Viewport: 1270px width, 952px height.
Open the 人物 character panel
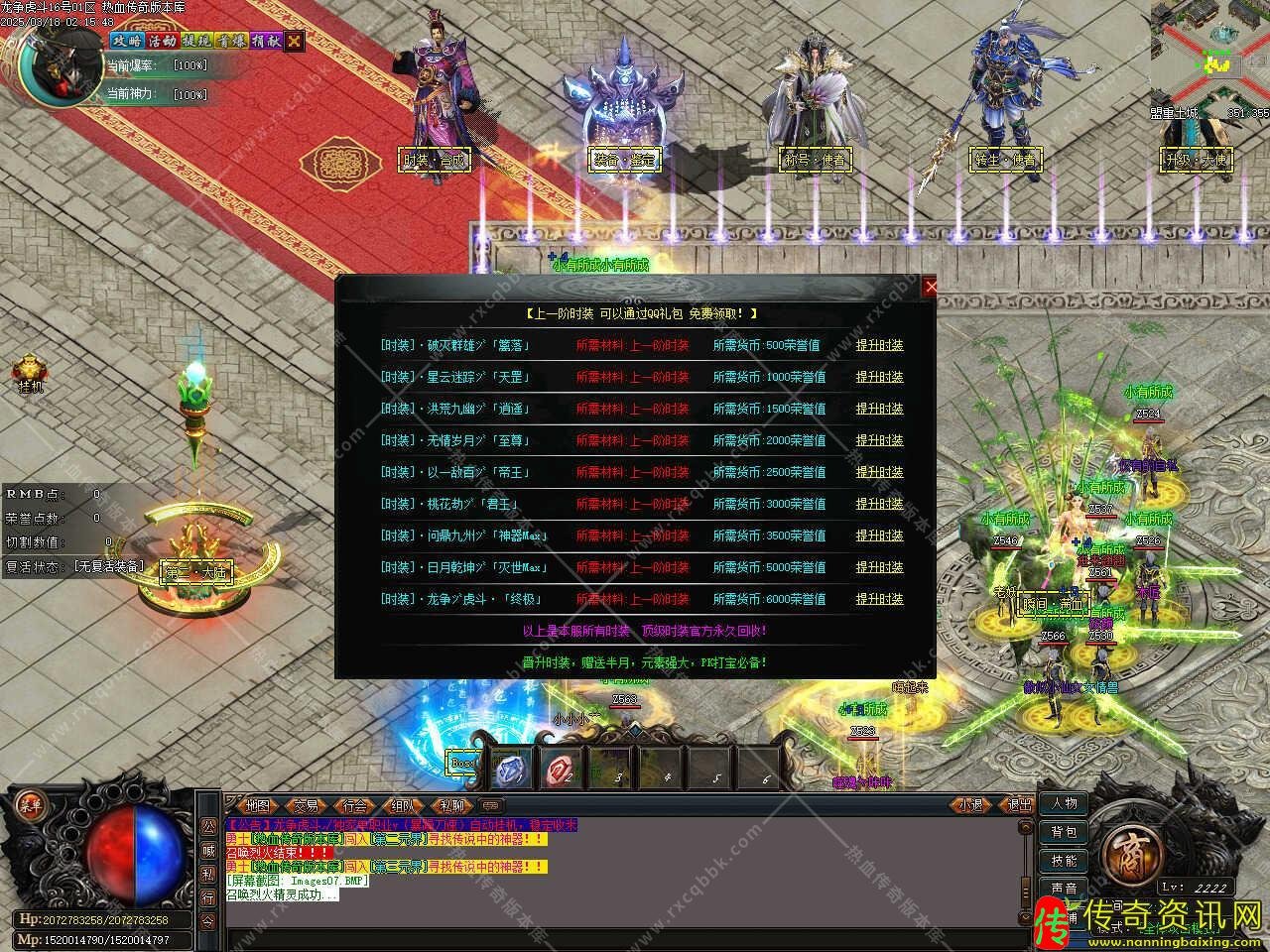(x=1065, y=804)
